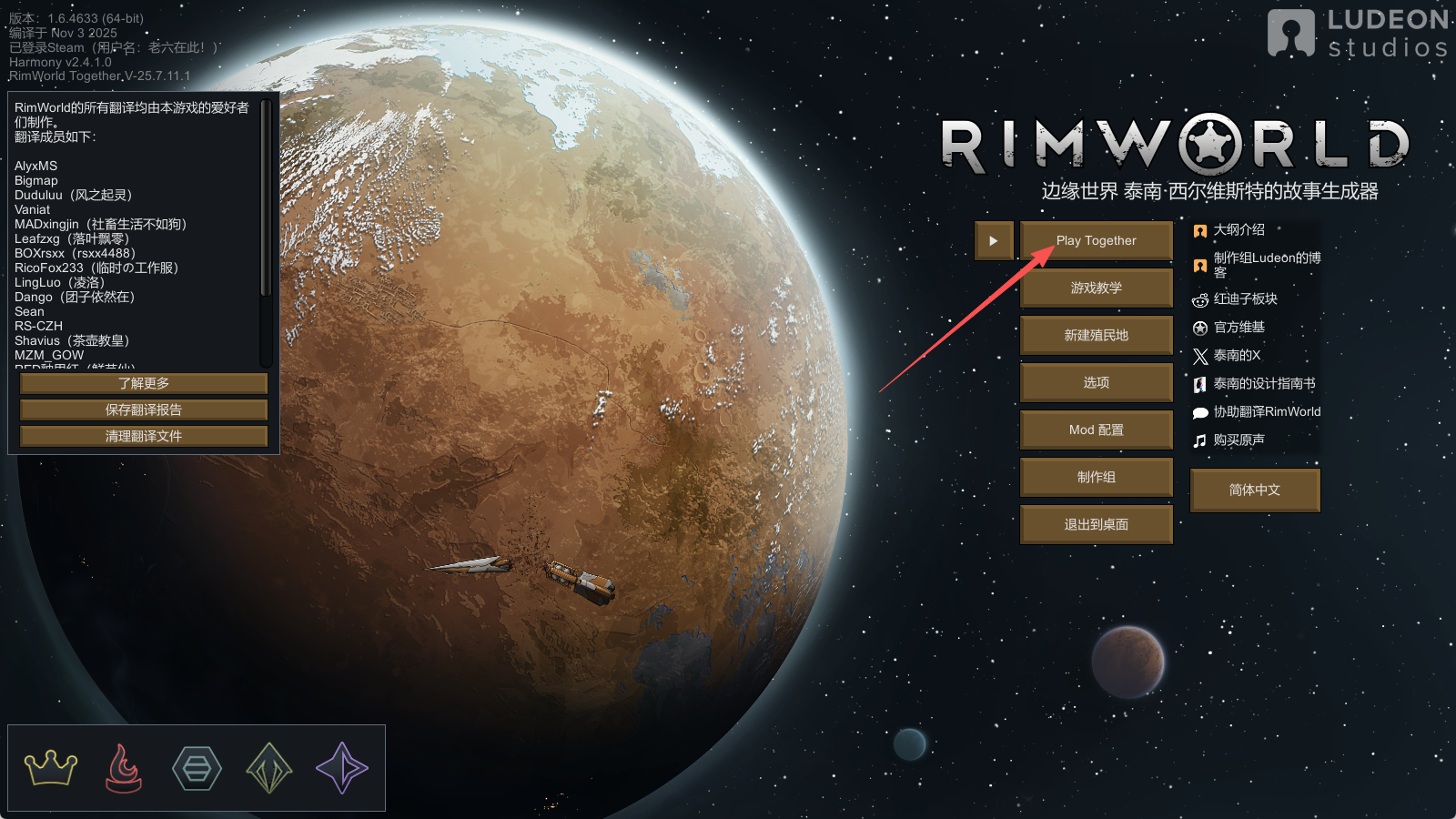This screenshot has width=1456, height=819.
Task: Create a new colony (新建殖民地)
Action: click(1096, 336)
